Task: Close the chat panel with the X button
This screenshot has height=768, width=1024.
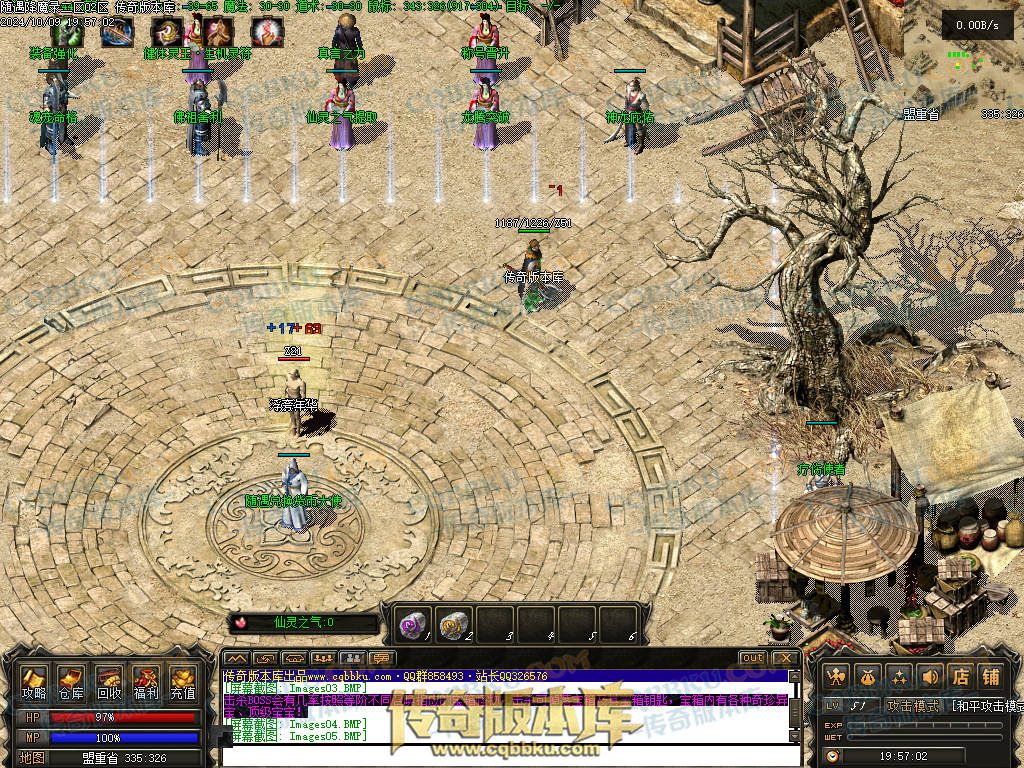Action: [x=785, y=658]
